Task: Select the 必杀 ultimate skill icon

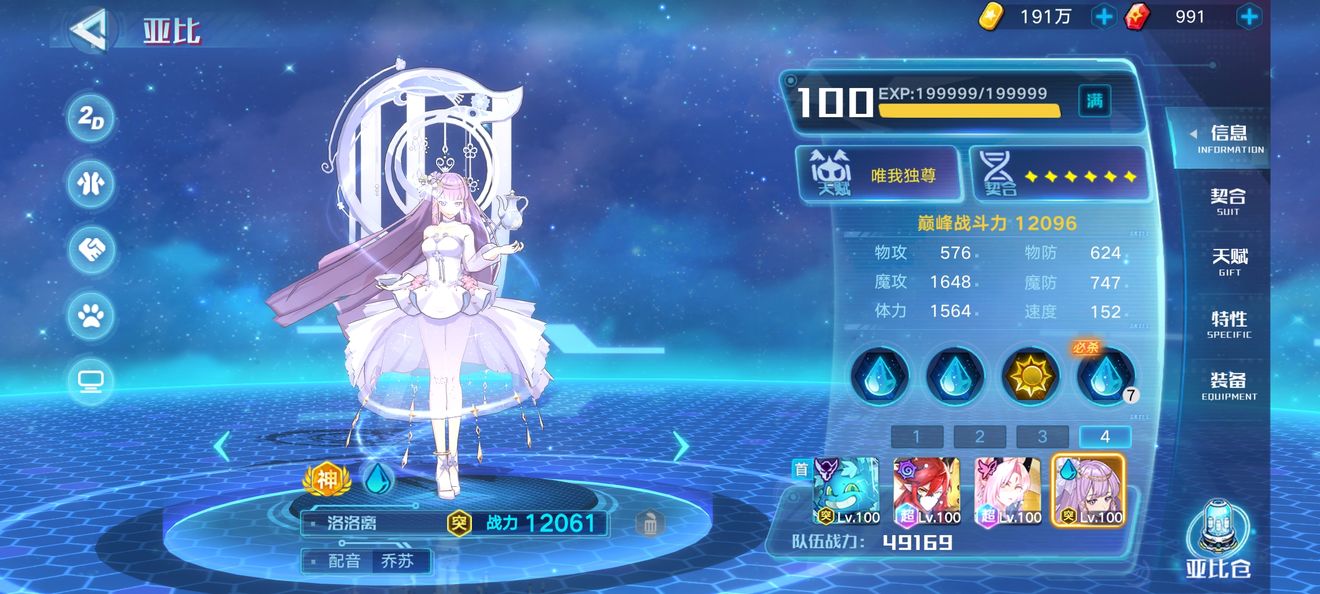Action: tap(1106, 376)
